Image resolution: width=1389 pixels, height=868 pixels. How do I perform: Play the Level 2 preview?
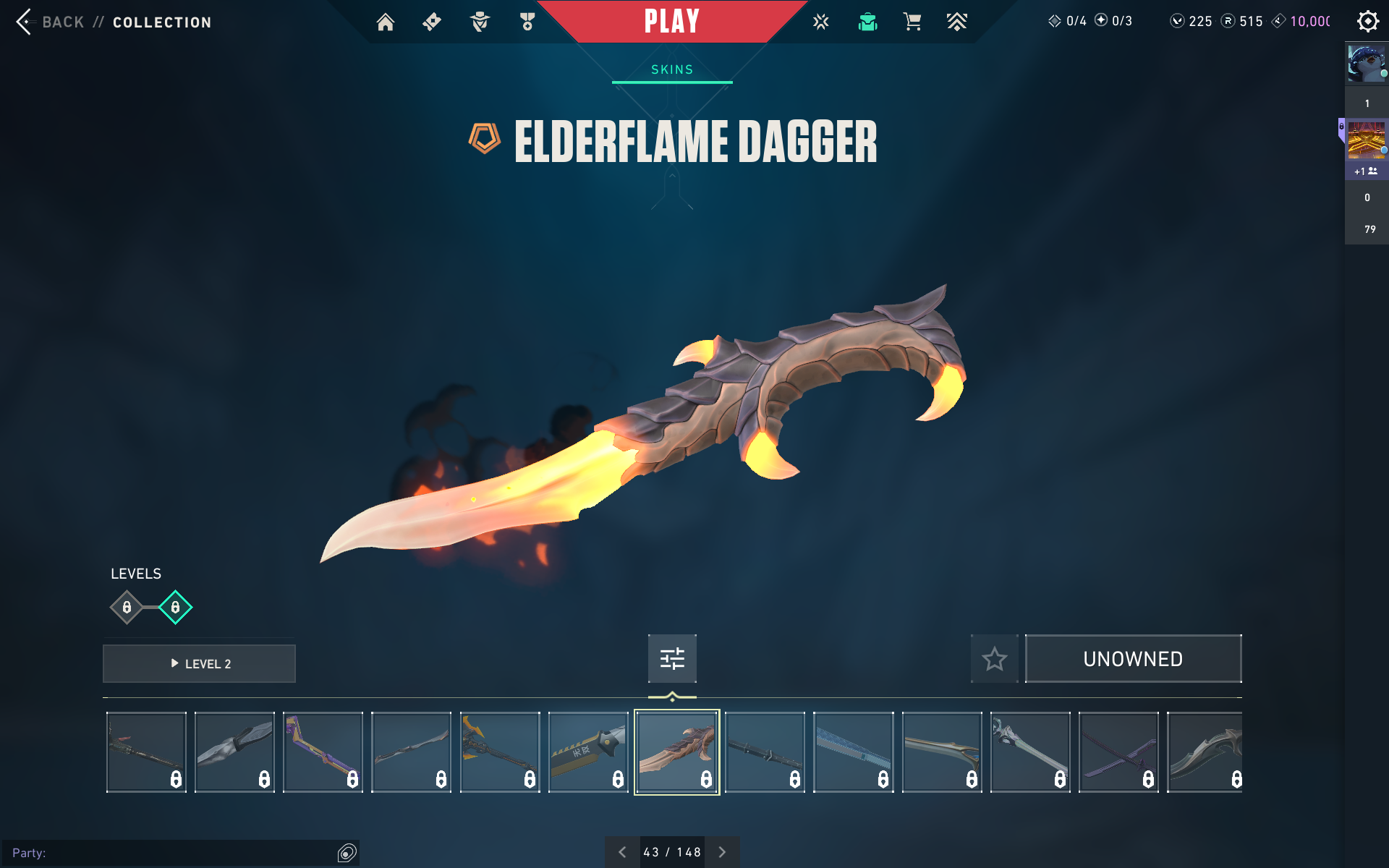(200, 663)
